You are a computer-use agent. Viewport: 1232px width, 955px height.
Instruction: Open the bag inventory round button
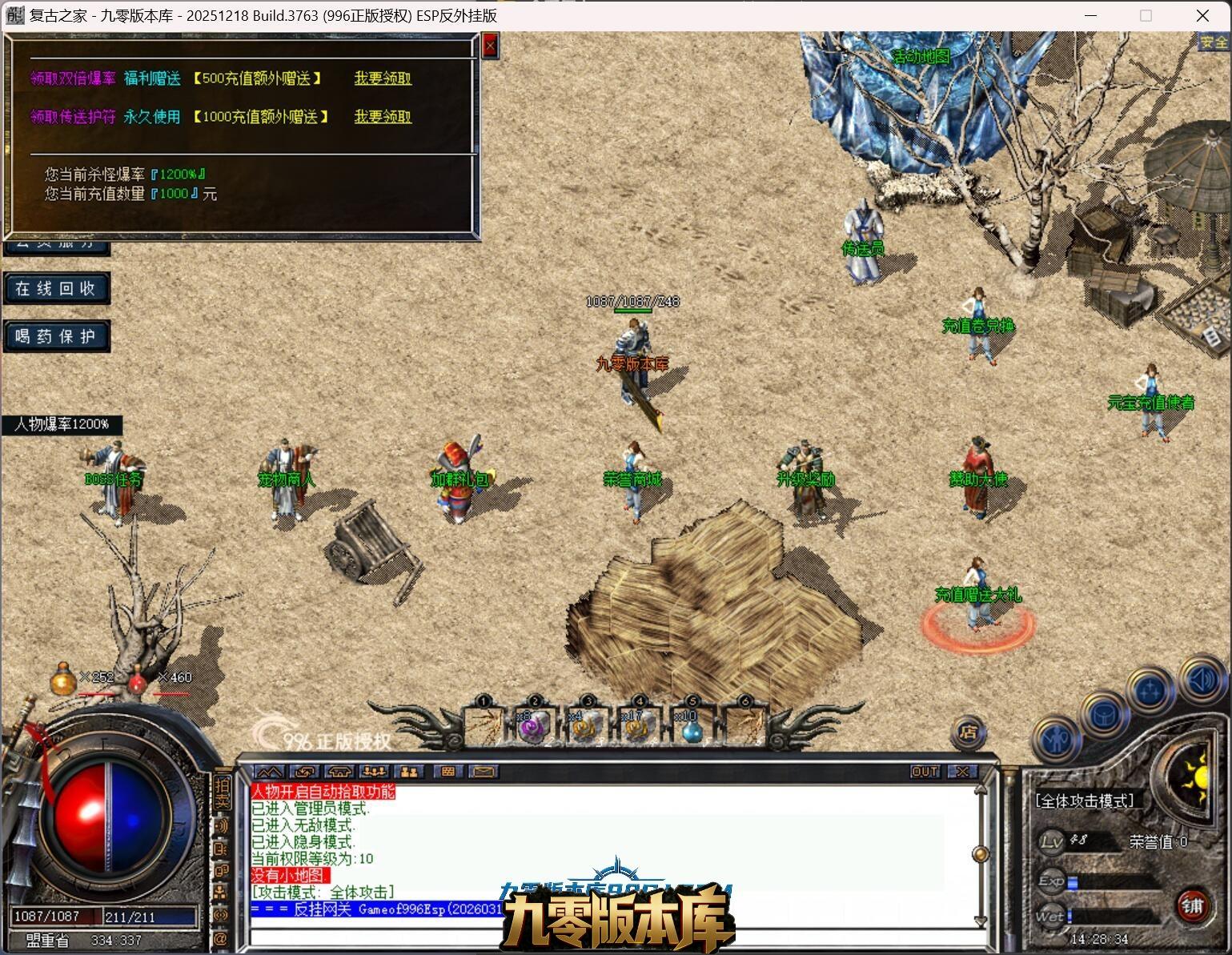(x=1104, y=712)
